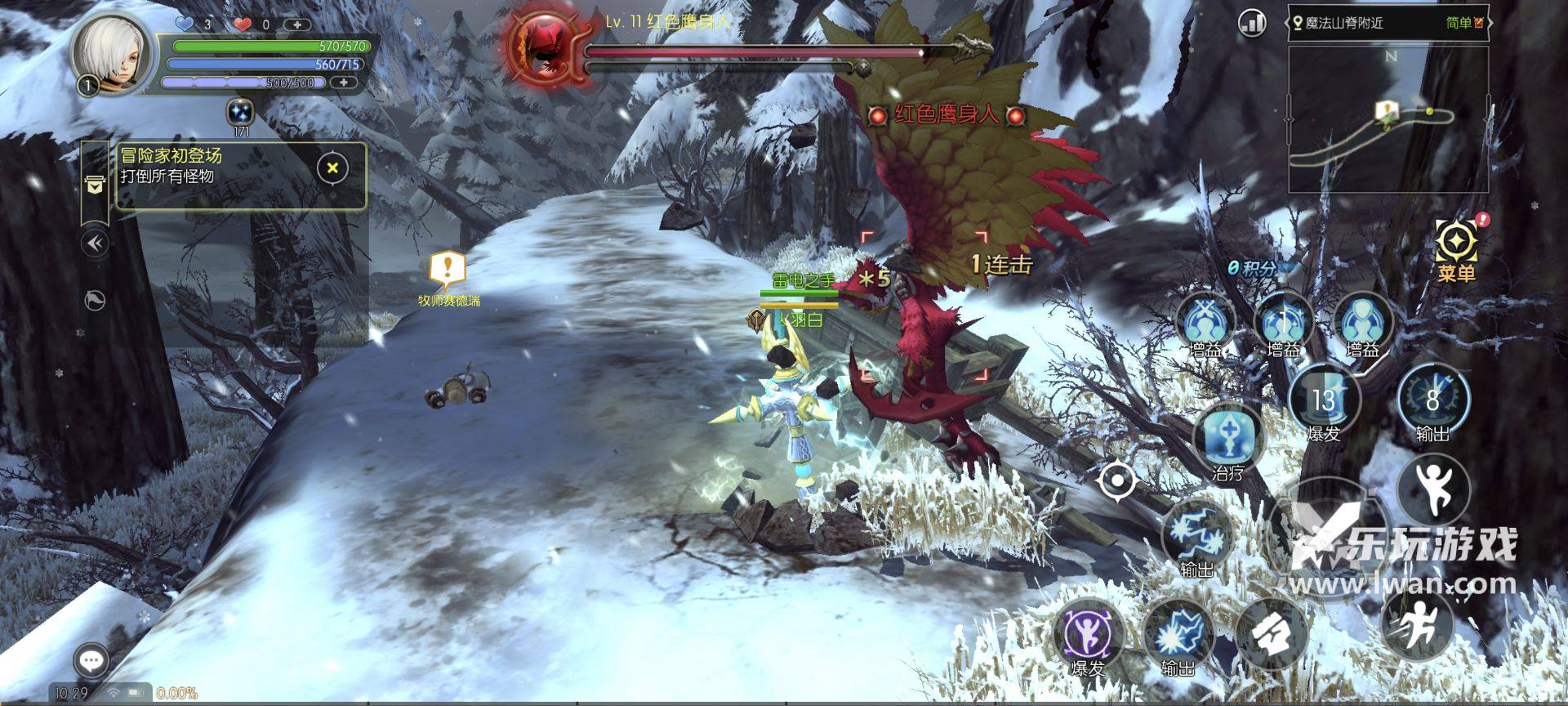This screenshot has width=1568, height=706.
Task: Collapse the quest panel with double-arrow button
Action: [x=96, y=244]
